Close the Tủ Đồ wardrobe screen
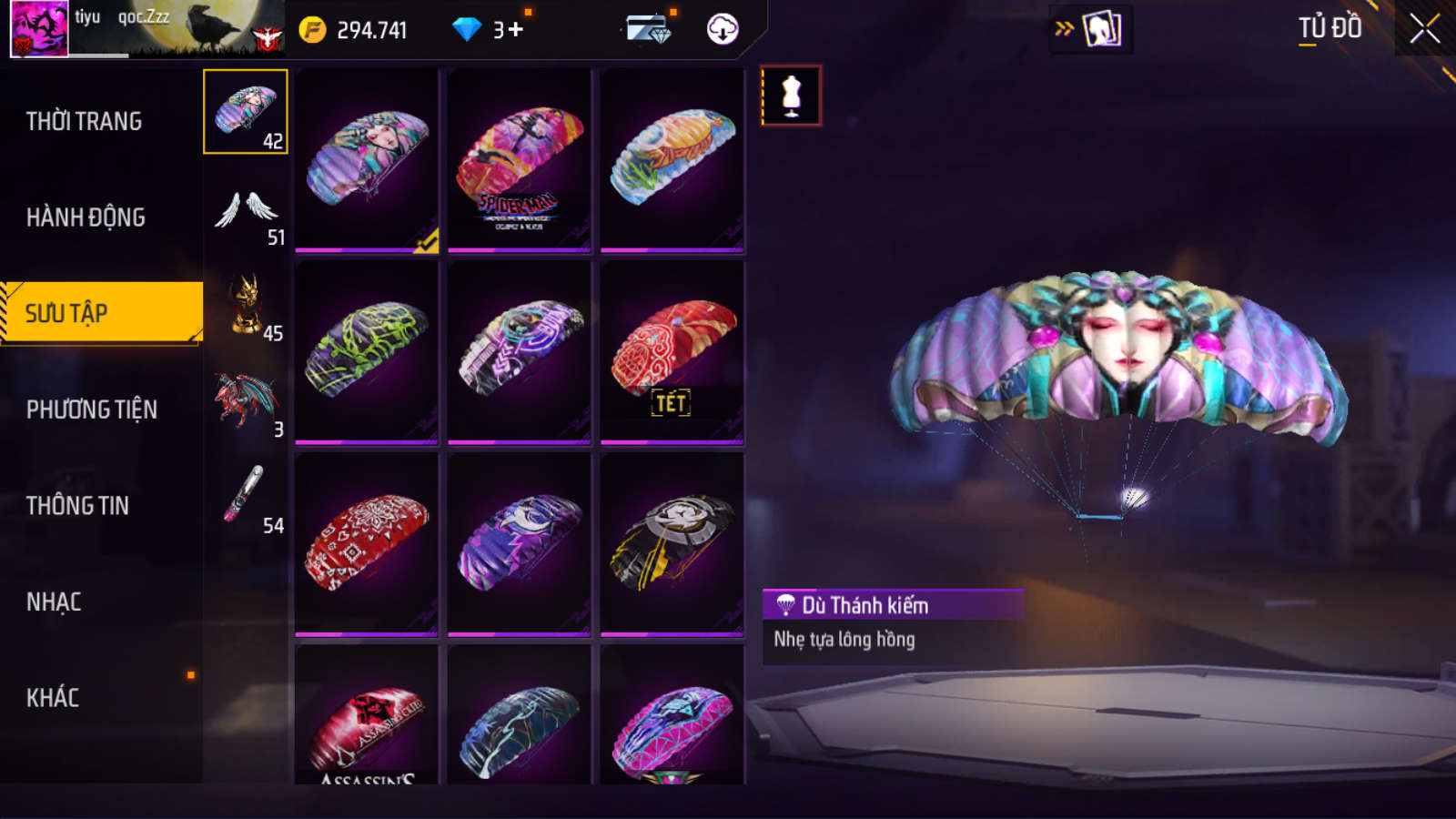The height and width of the screenshot is (819, 1456). pyautogui.click(x=1424, y=29)
